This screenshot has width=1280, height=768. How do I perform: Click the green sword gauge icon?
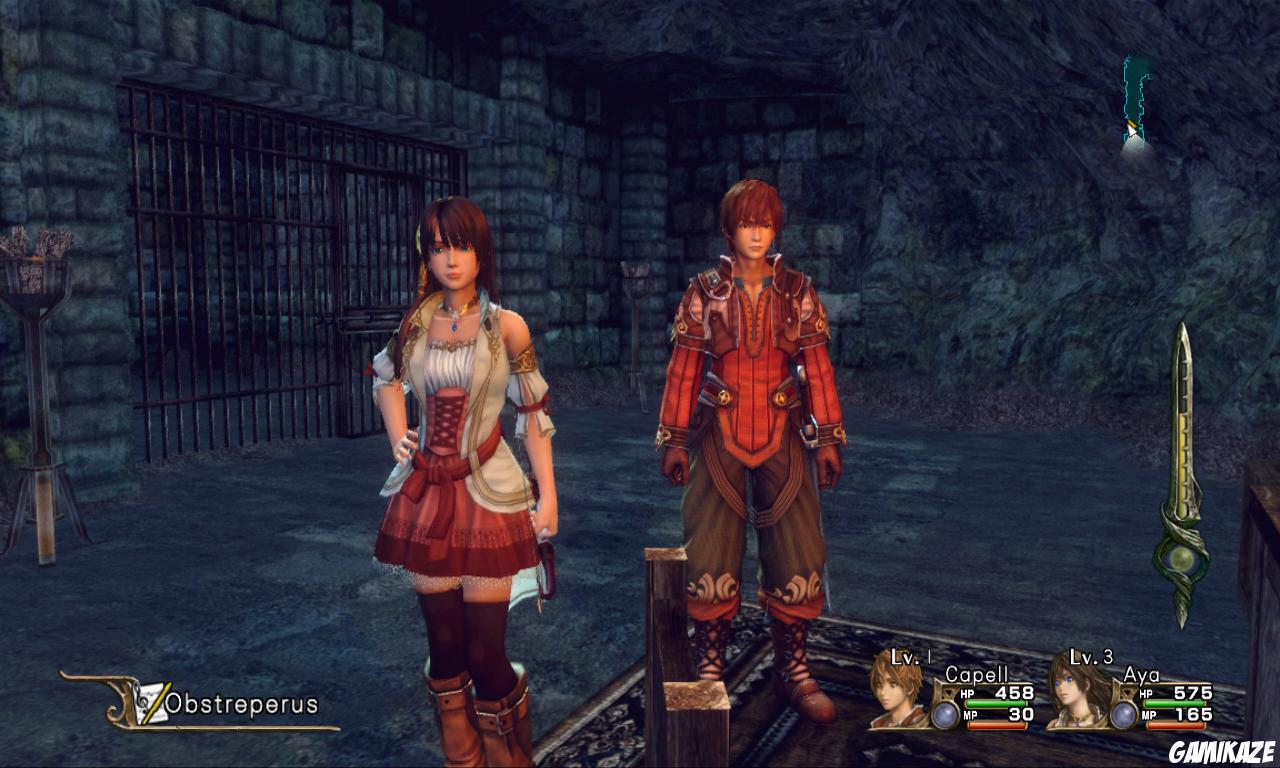(1182, 475)
